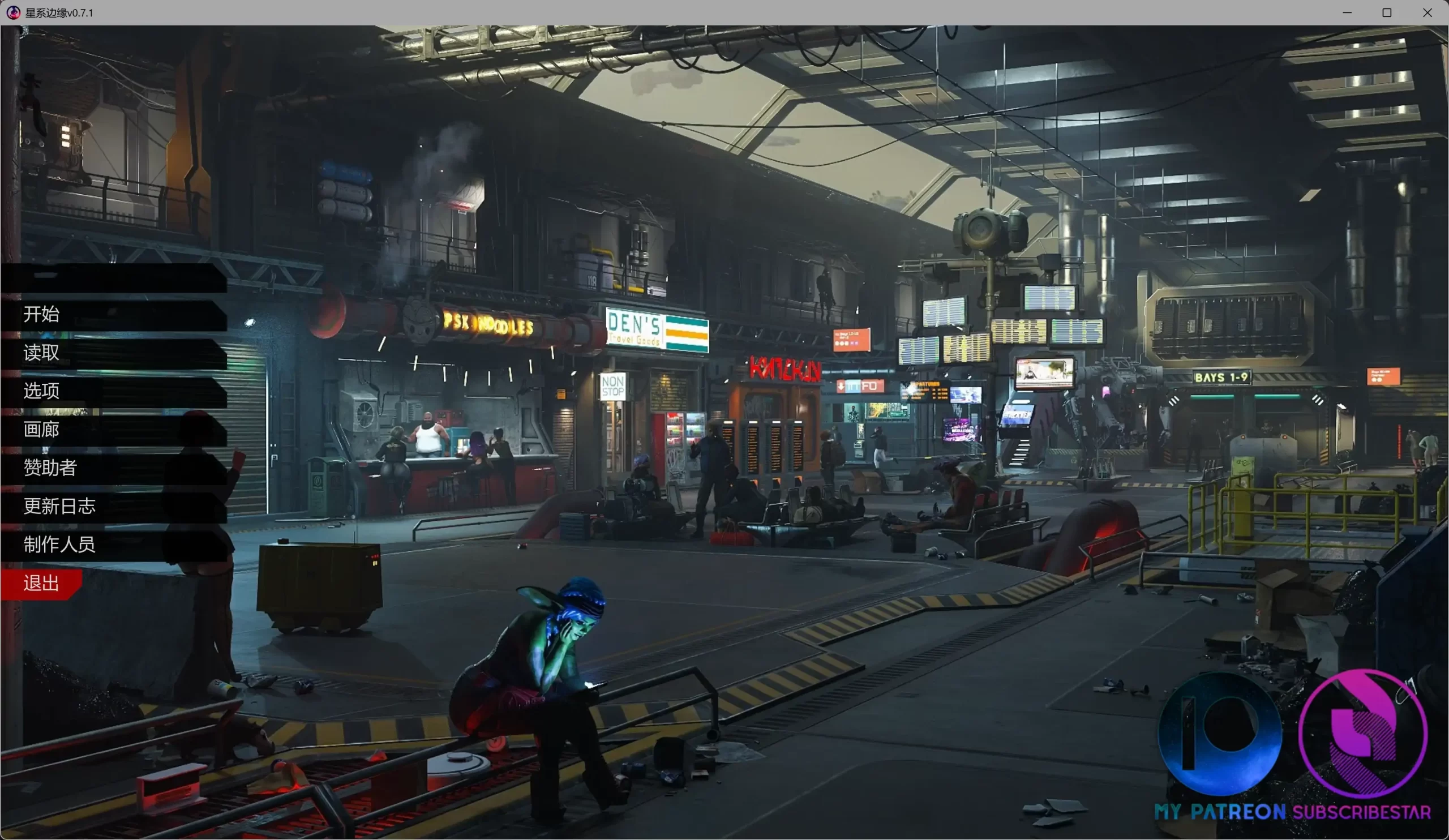
Task: View the 更新日志 changelog
Action: click(59, 507)
